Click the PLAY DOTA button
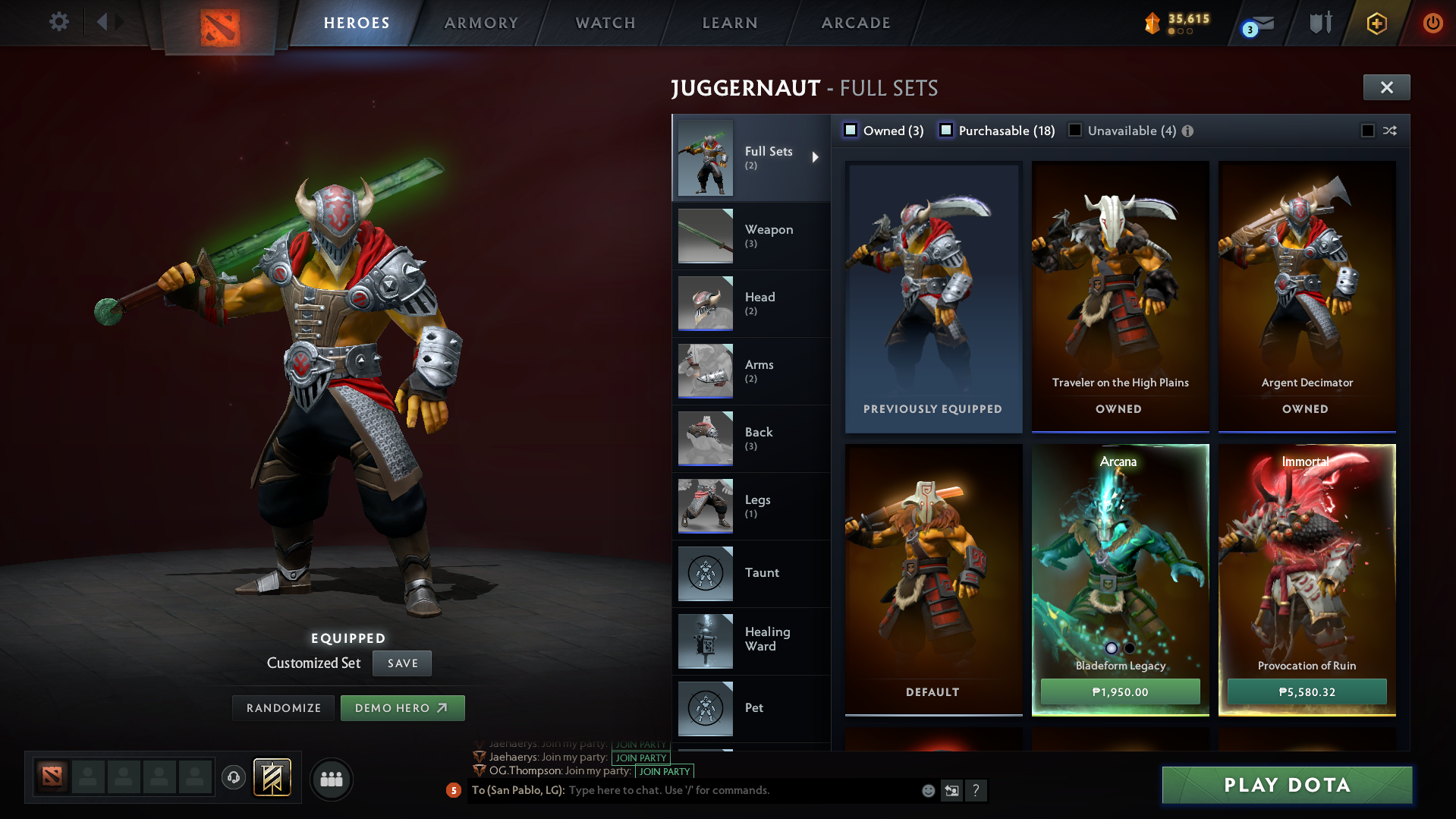This screenshot has height=819, width=1456. point(1285,785)
